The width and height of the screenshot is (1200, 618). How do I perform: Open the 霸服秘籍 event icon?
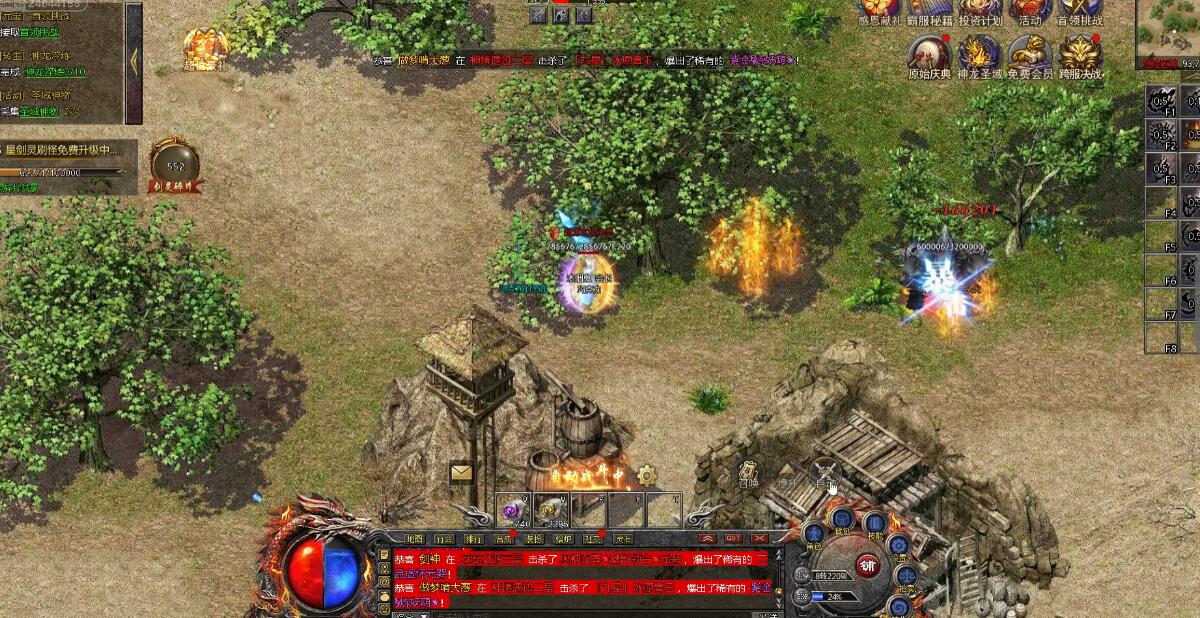930,10
